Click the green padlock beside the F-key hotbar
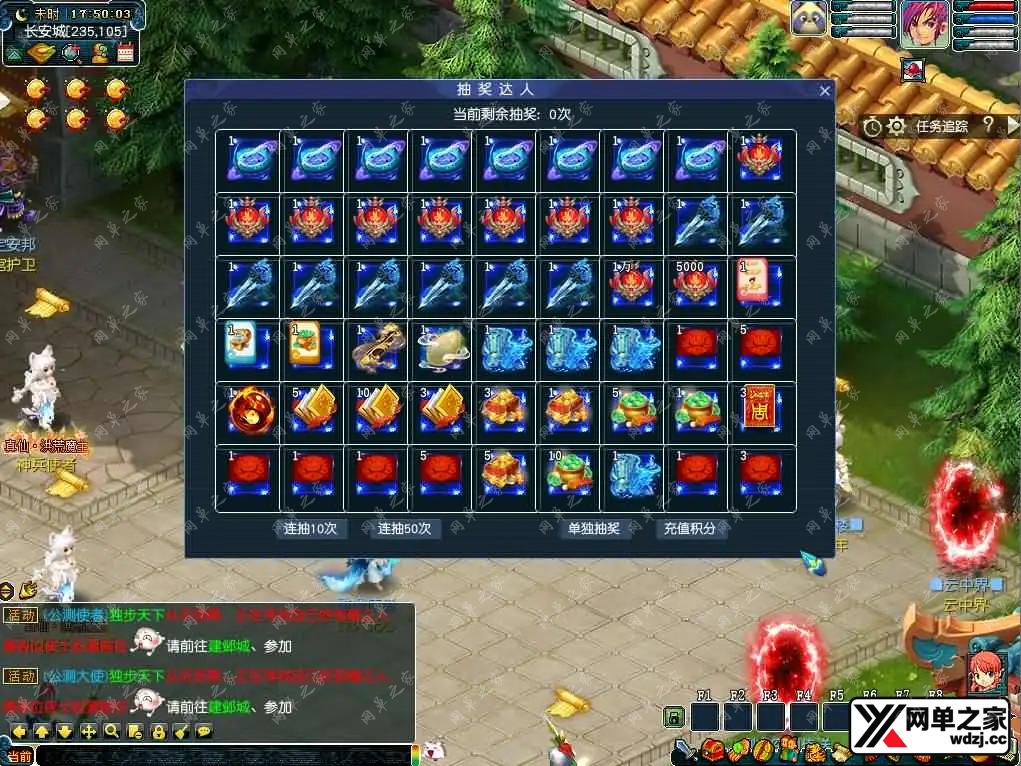The width and height of the screenshot is (1021, 766). click(x=675, y=717)
